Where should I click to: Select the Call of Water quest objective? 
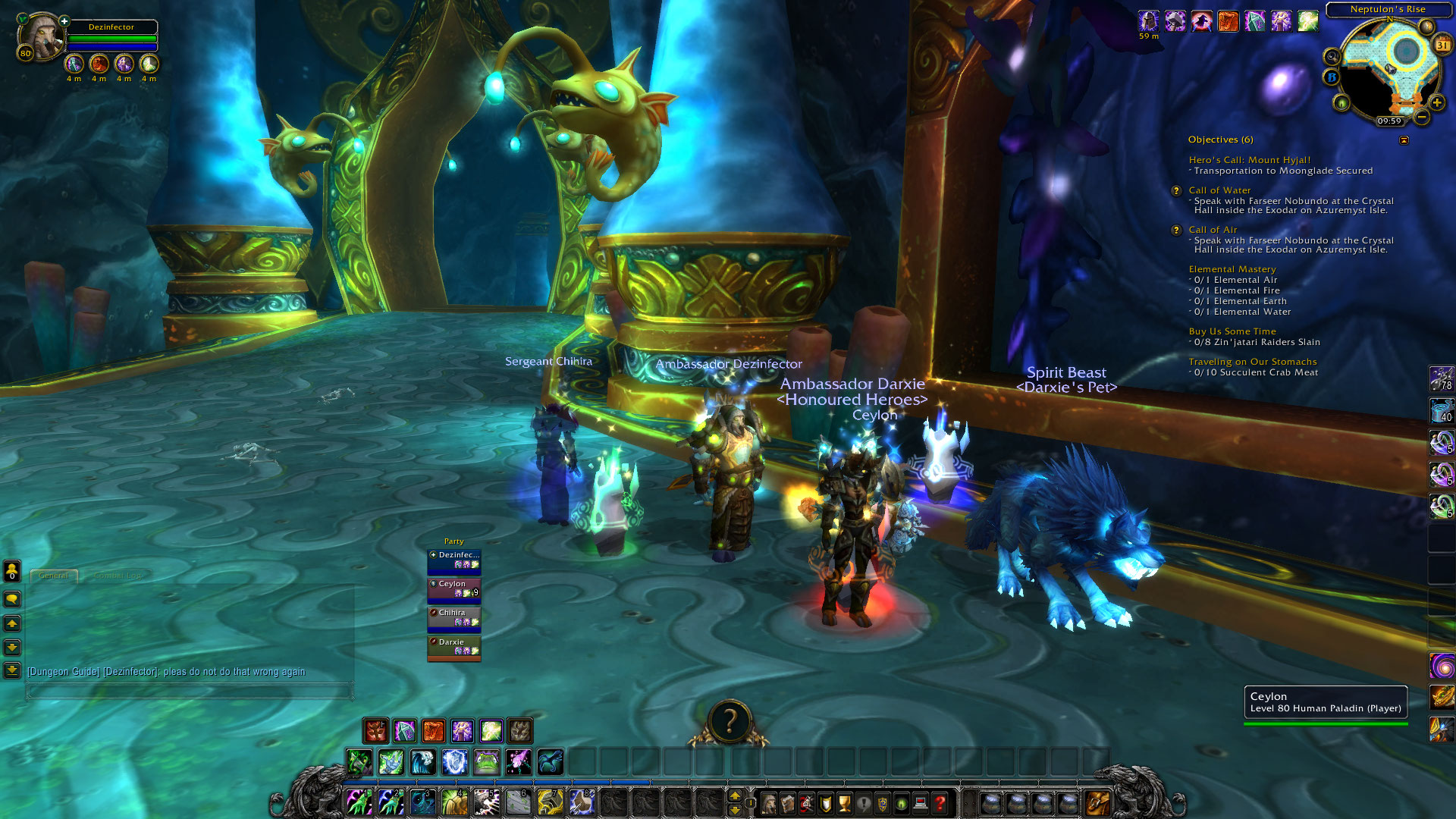(1219, 190)
